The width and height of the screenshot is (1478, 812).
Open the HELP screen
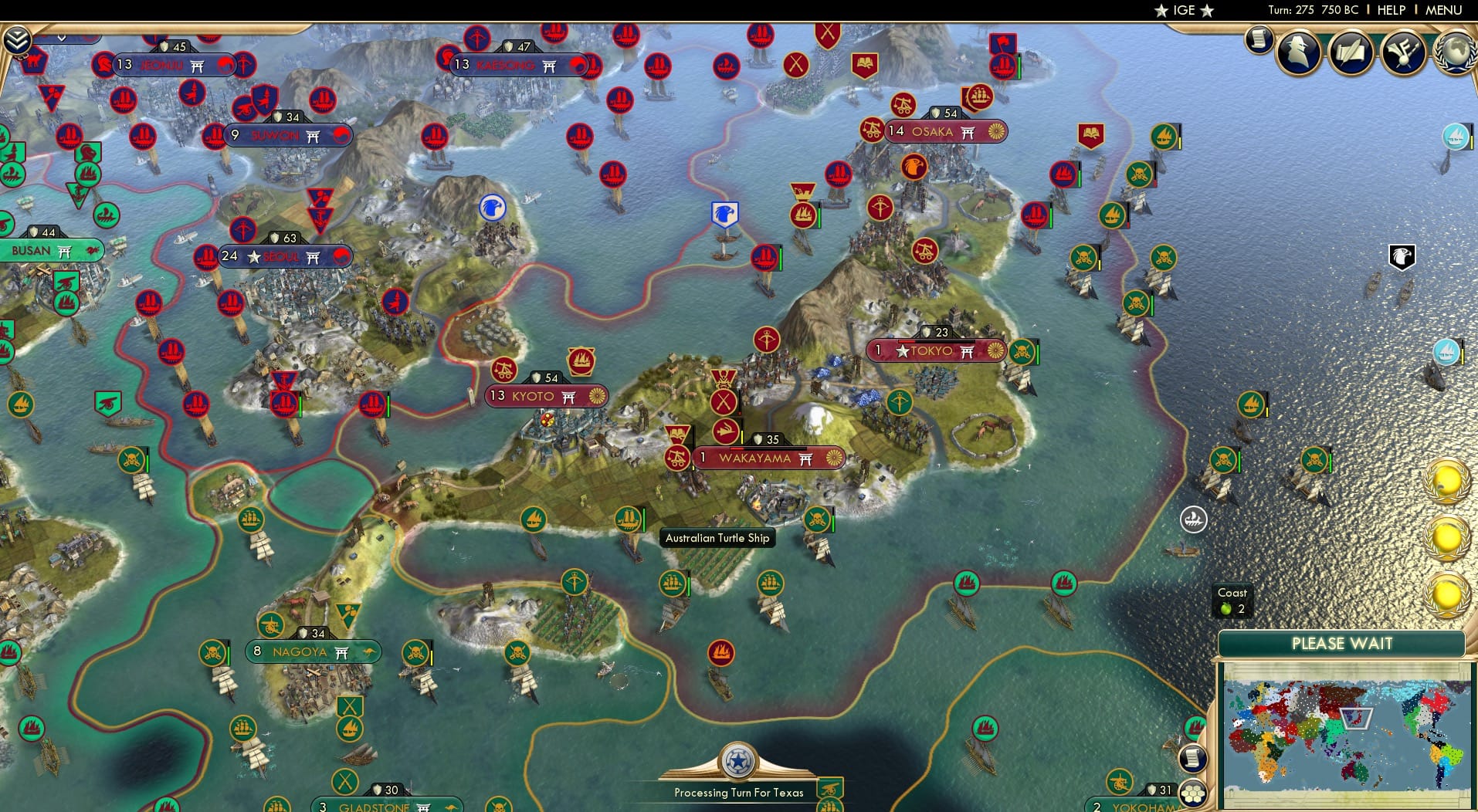[1390, 10]
